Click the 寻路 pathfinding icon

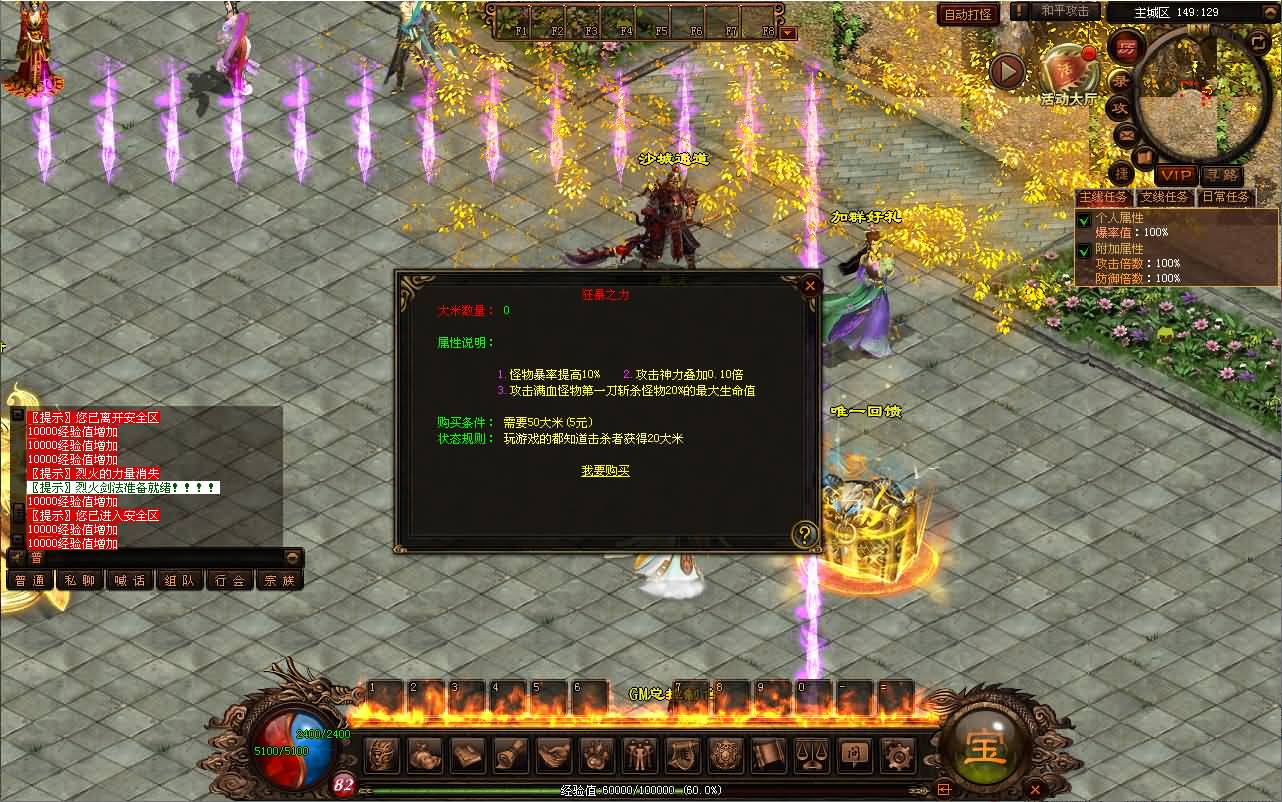pos(1223,175)
